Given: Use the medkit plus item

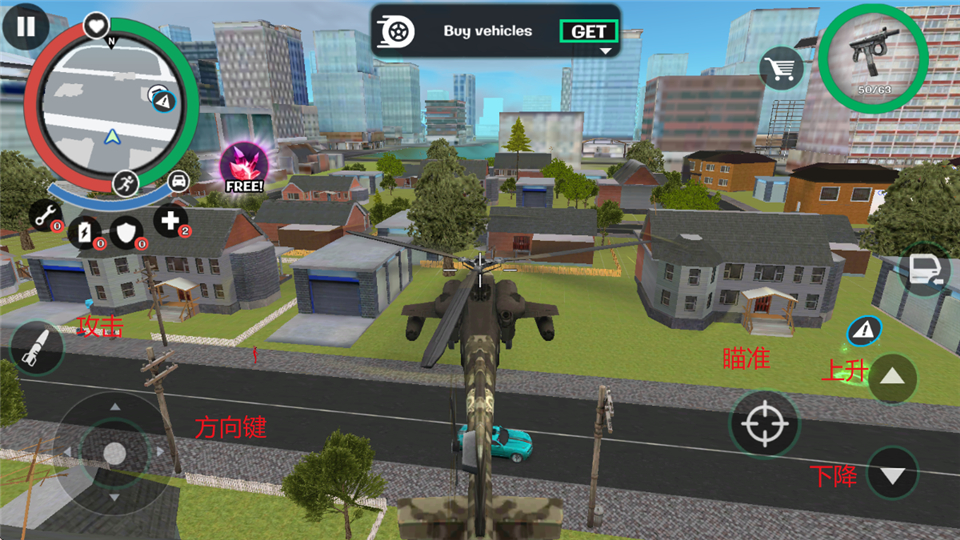Looking at the screenshot, I should tap(170, 221).
